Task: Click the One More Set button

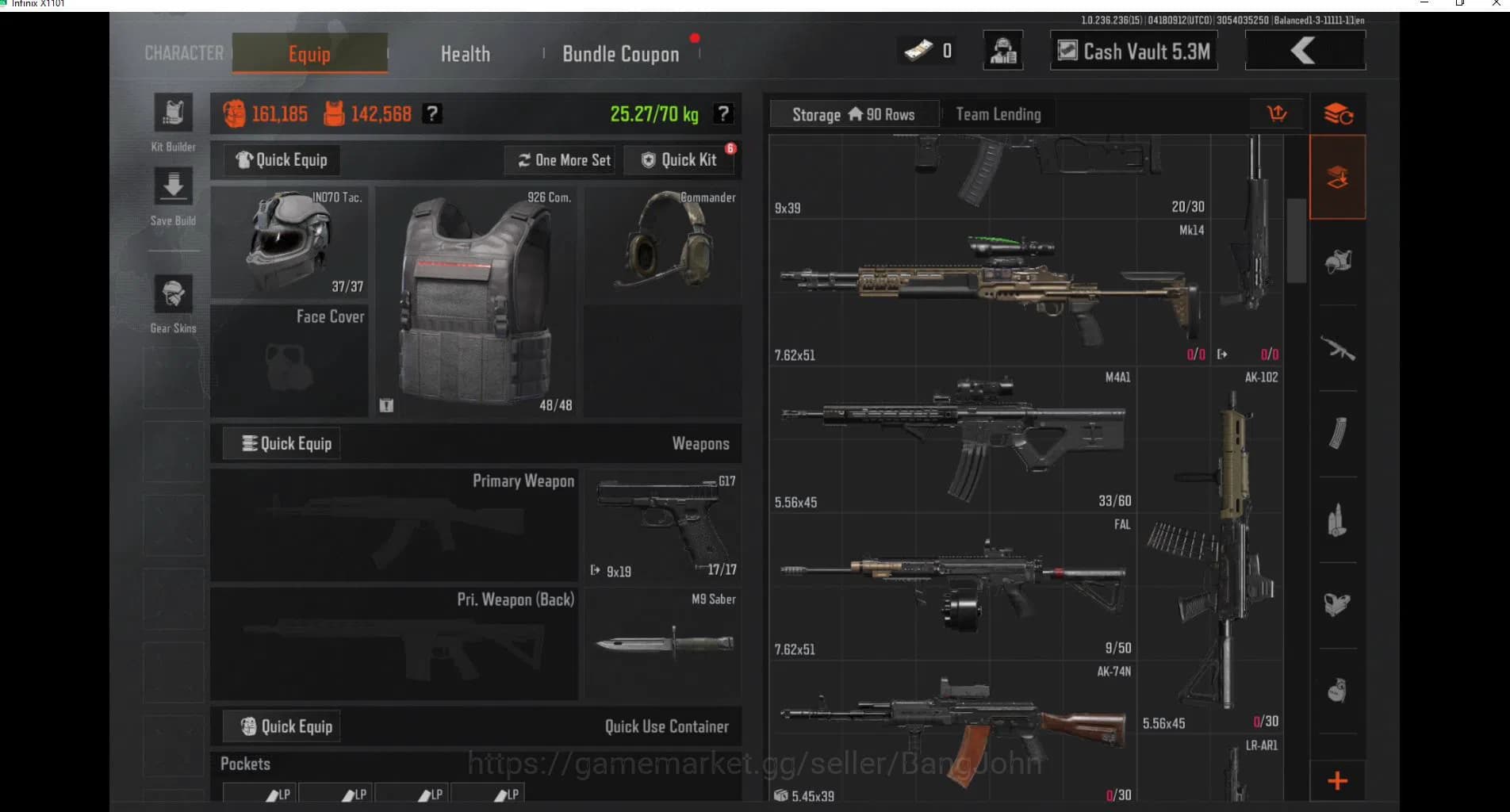Action: pos(559,159)
